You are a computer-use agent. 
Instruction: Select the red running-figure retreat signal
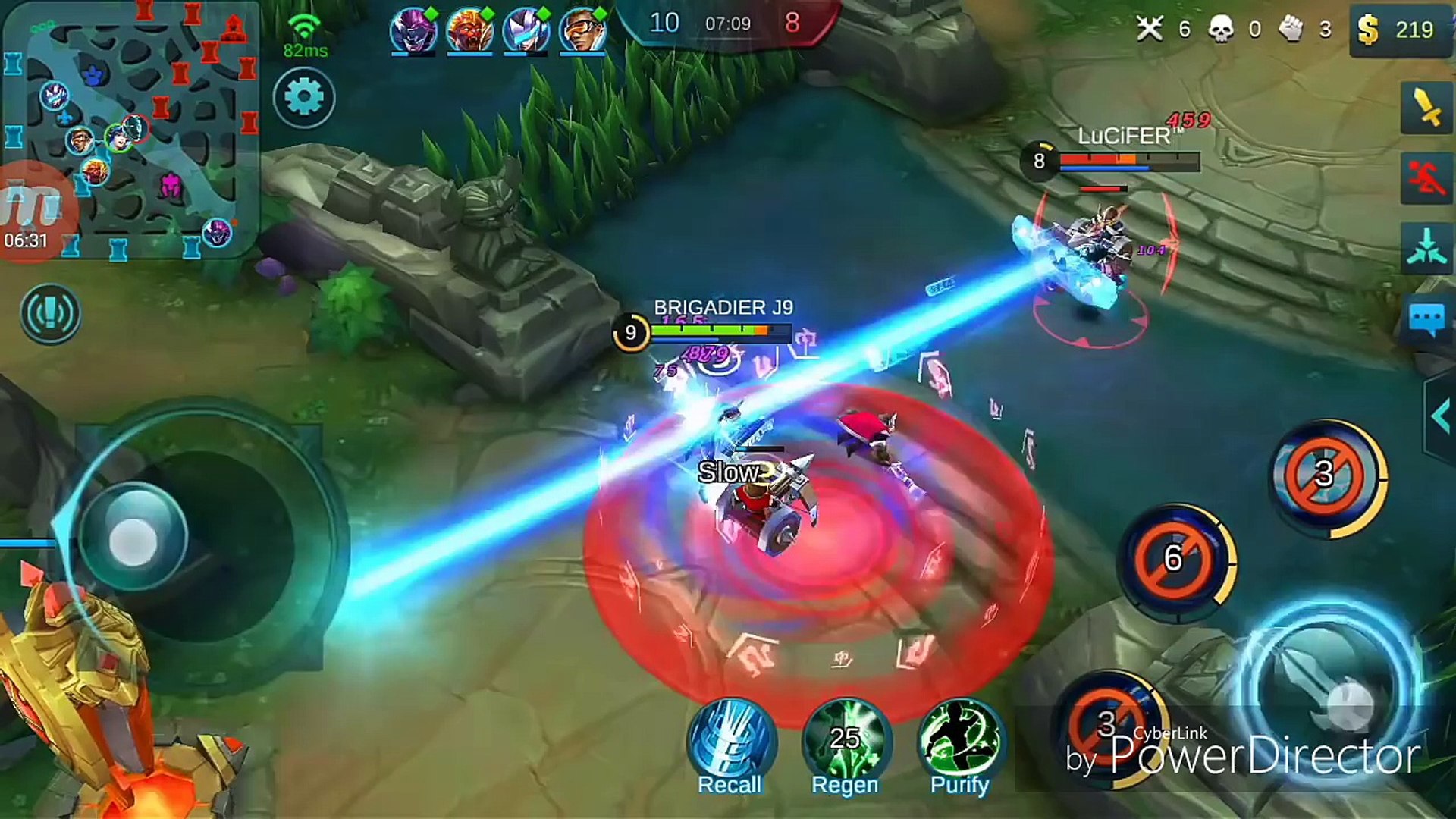pos(1426,178)
